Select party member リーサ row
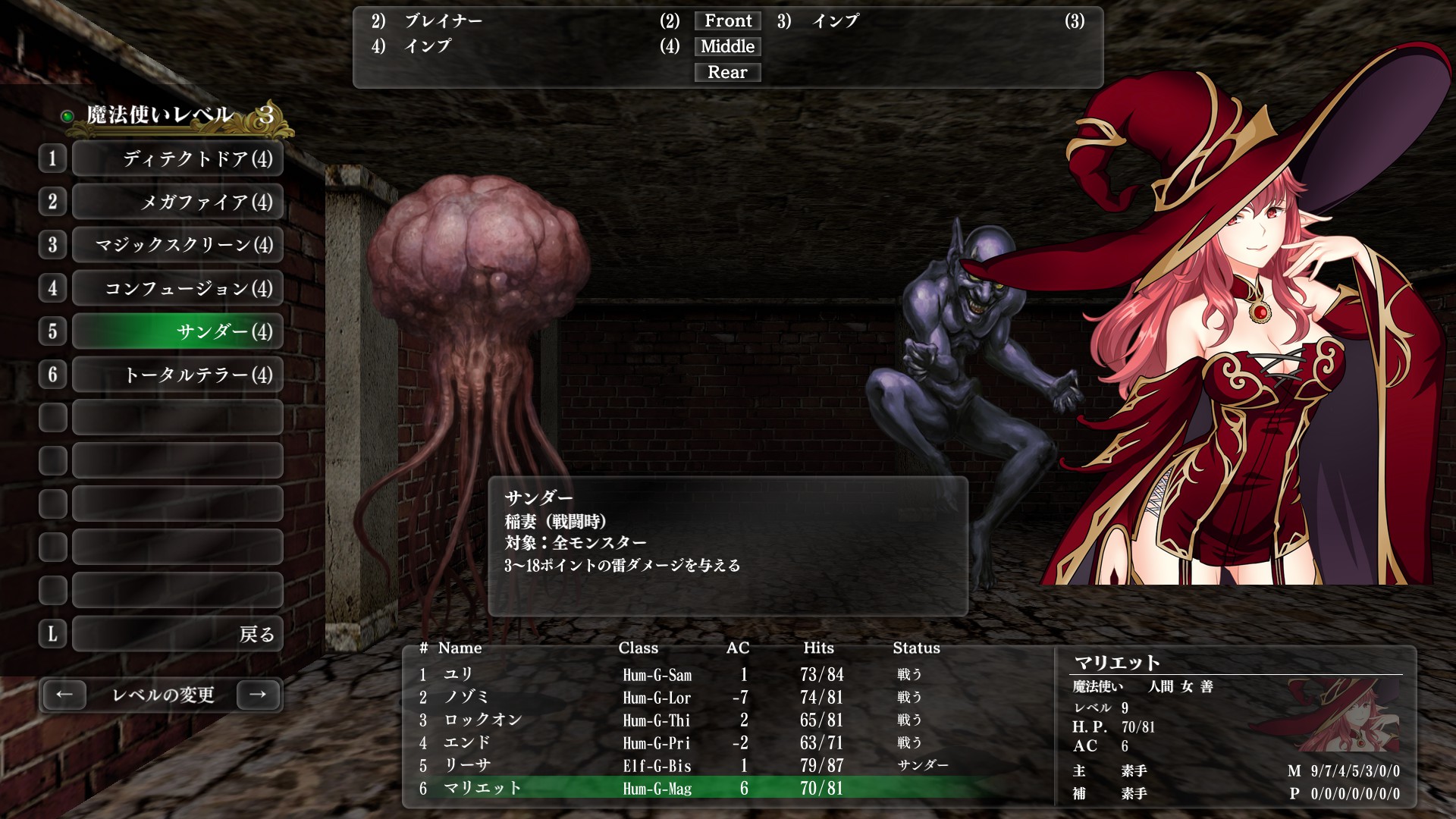The height and width of the screenshot is (819, 1456). [x=682, y=765]
